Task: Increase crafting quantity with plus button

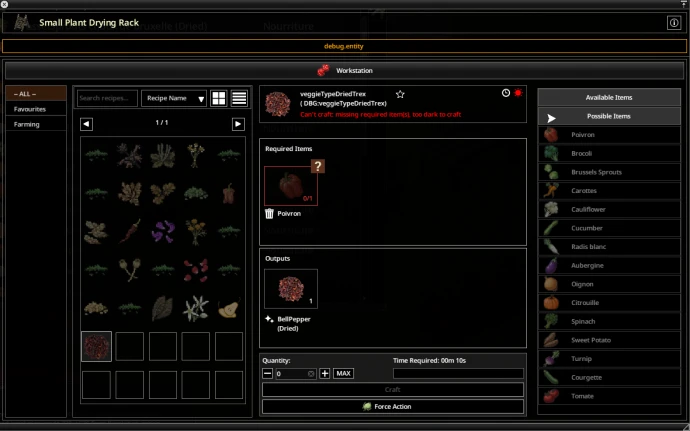Action: coord(324,373)
